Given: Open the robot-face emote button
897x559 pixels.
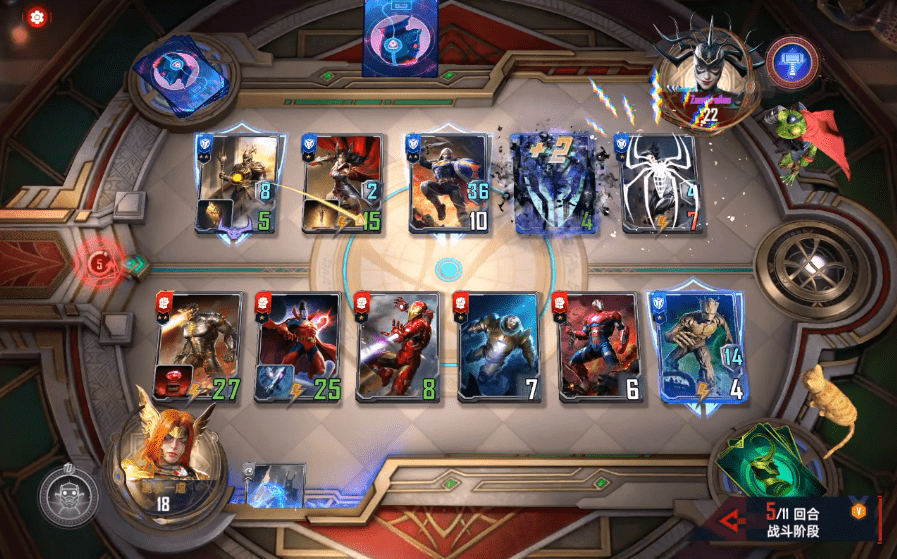Looking at the screenshot, I should tap(69, 495).
